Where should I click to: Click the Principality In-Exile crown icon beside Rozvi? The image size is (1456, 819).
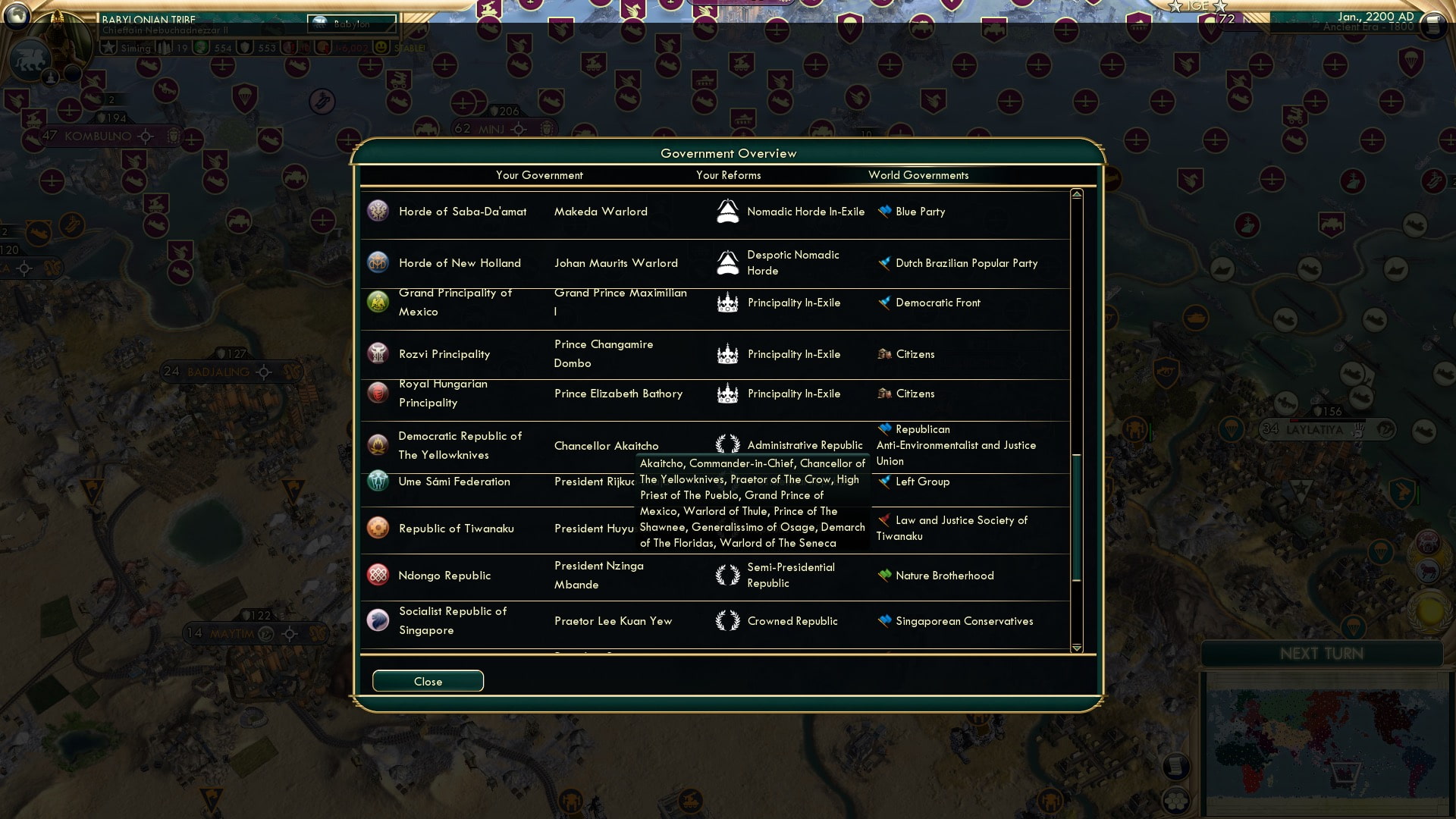tap(728, 354)
